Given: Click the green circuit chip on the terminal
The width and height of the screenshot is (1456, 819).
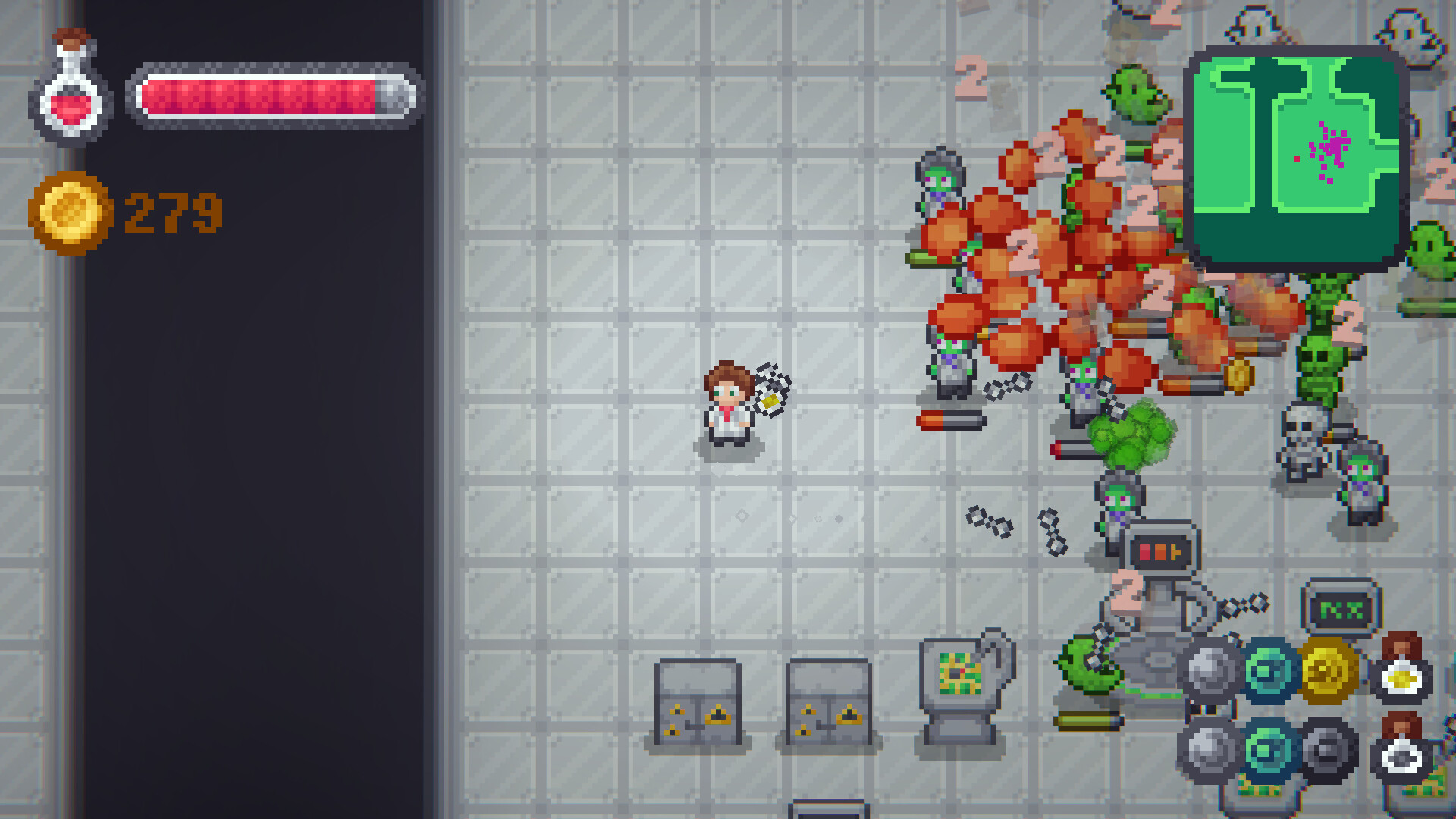Looking at the screenshot, I should tap(959, 673).
